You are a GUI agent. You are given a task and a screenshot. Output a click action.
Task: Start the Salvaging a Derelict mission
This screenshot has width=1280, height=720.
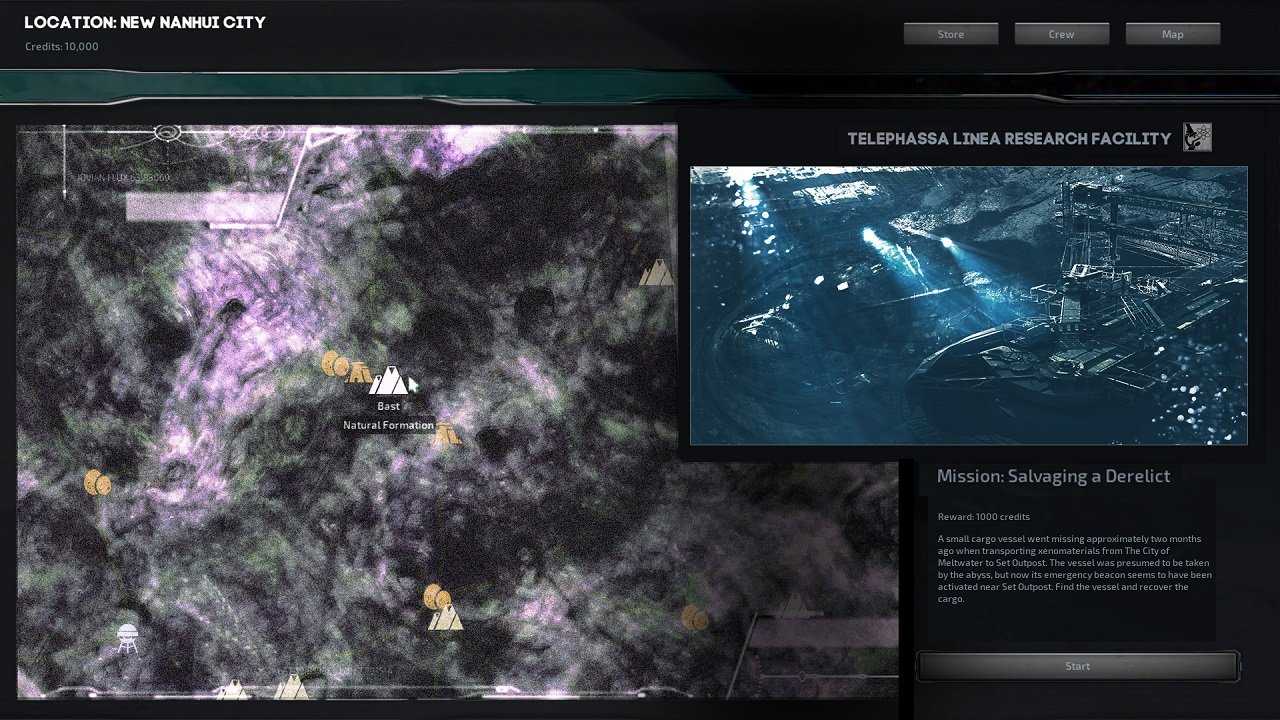(x=1077, y=666)
